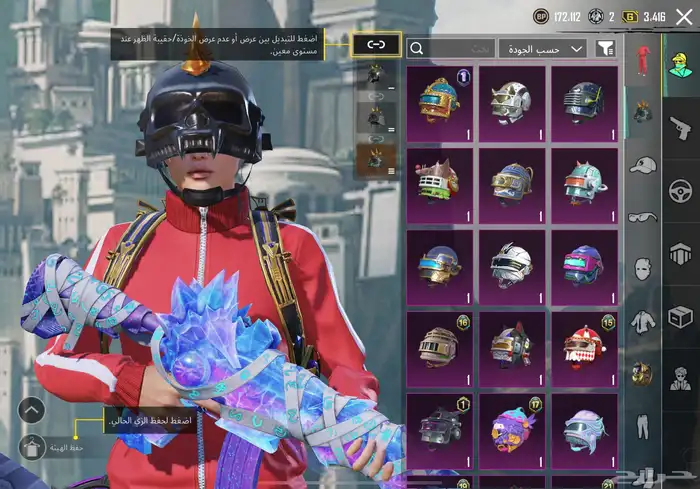Switch to the red outfit set category
The height and width of the screenshot is (489, 700).
(641, 60)
